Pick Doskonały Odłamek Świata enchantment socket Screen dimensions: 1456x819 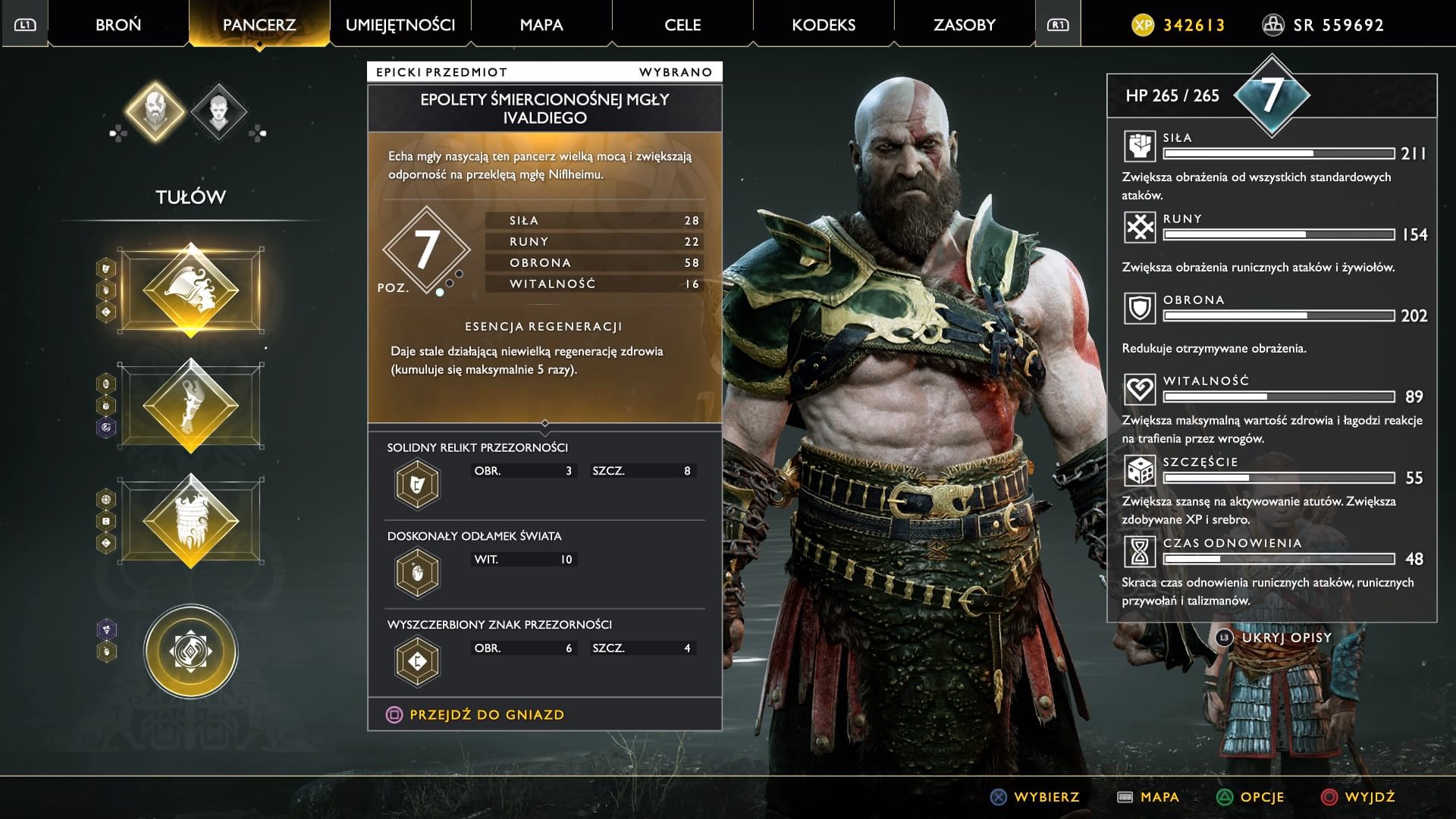tap(417, 573)
